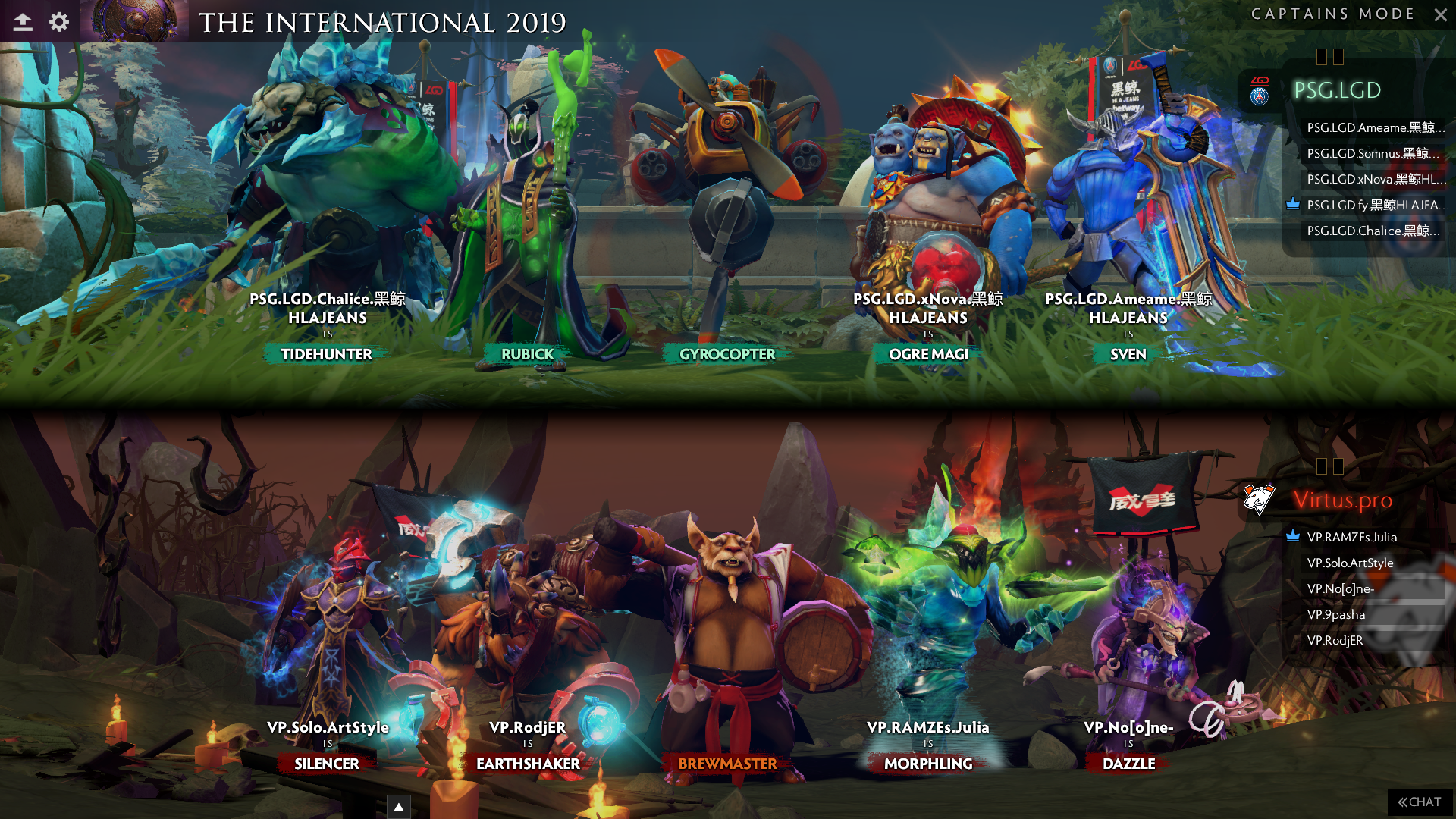Open the settings gear icon
The height and width of the screenshot is (819, 1456).
(x=59, y=22)
